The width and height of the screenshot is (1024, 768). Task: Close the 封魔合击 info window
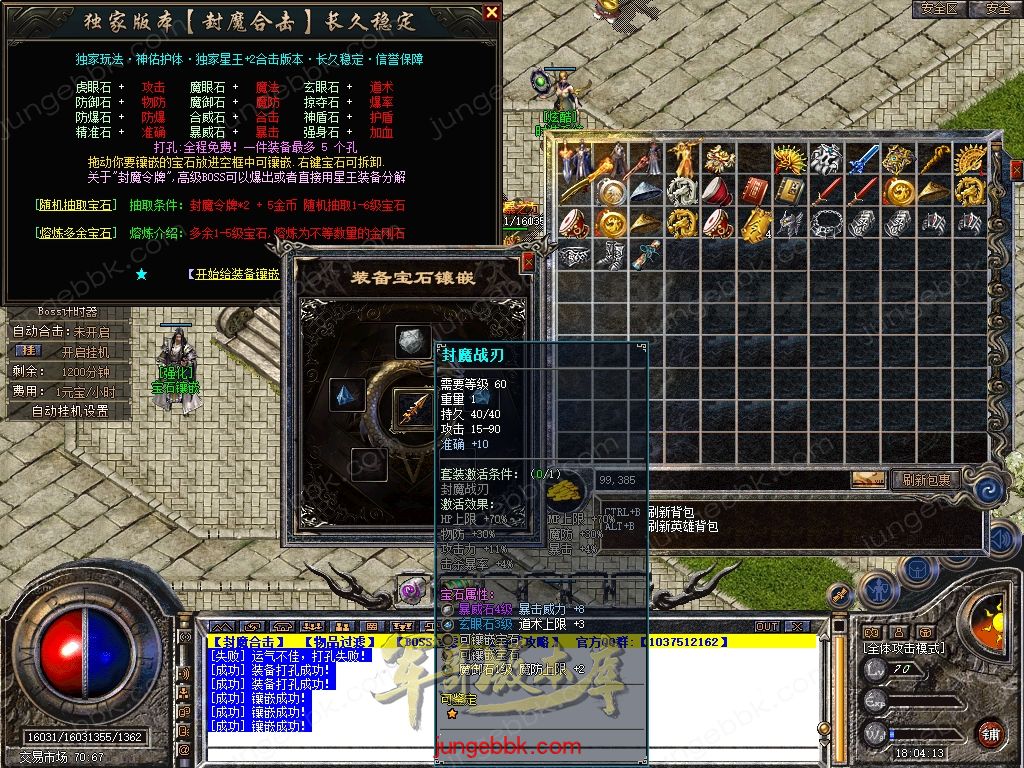[491, 13]
